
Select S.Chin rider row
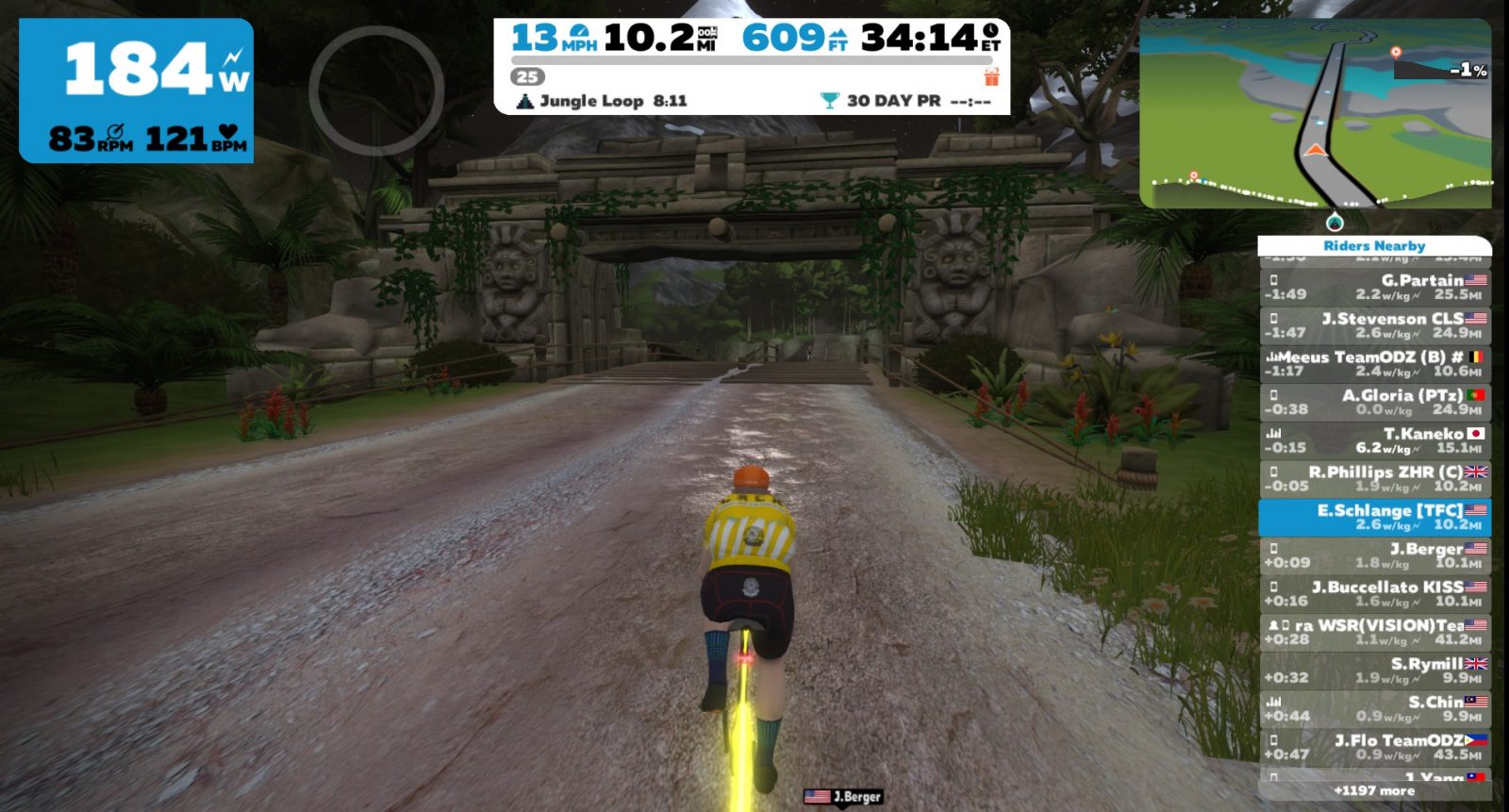click(1374, 708)
